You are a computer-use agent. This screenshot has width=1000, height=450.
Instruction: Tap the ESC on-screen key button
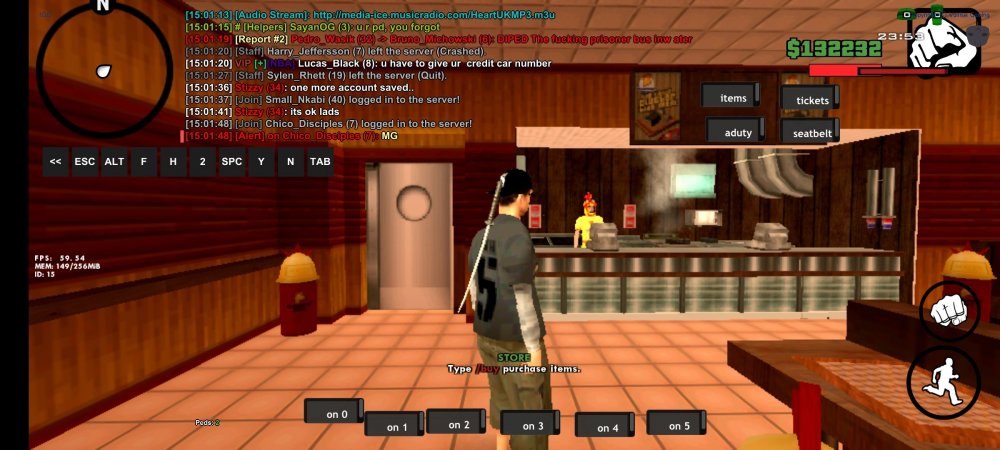tap(85, 161)
